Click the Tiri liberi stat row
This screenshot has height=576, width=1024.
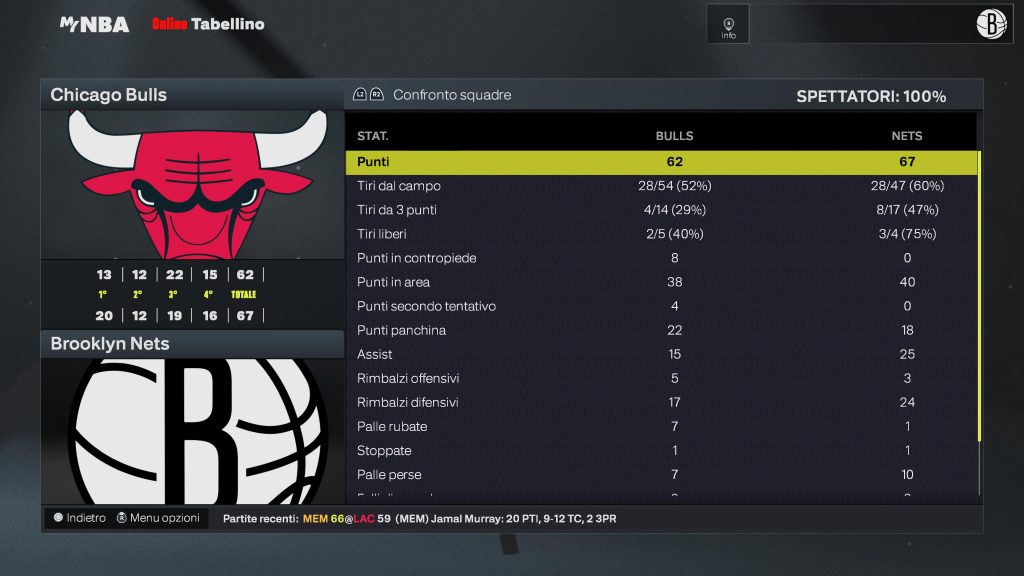[661, 234]
